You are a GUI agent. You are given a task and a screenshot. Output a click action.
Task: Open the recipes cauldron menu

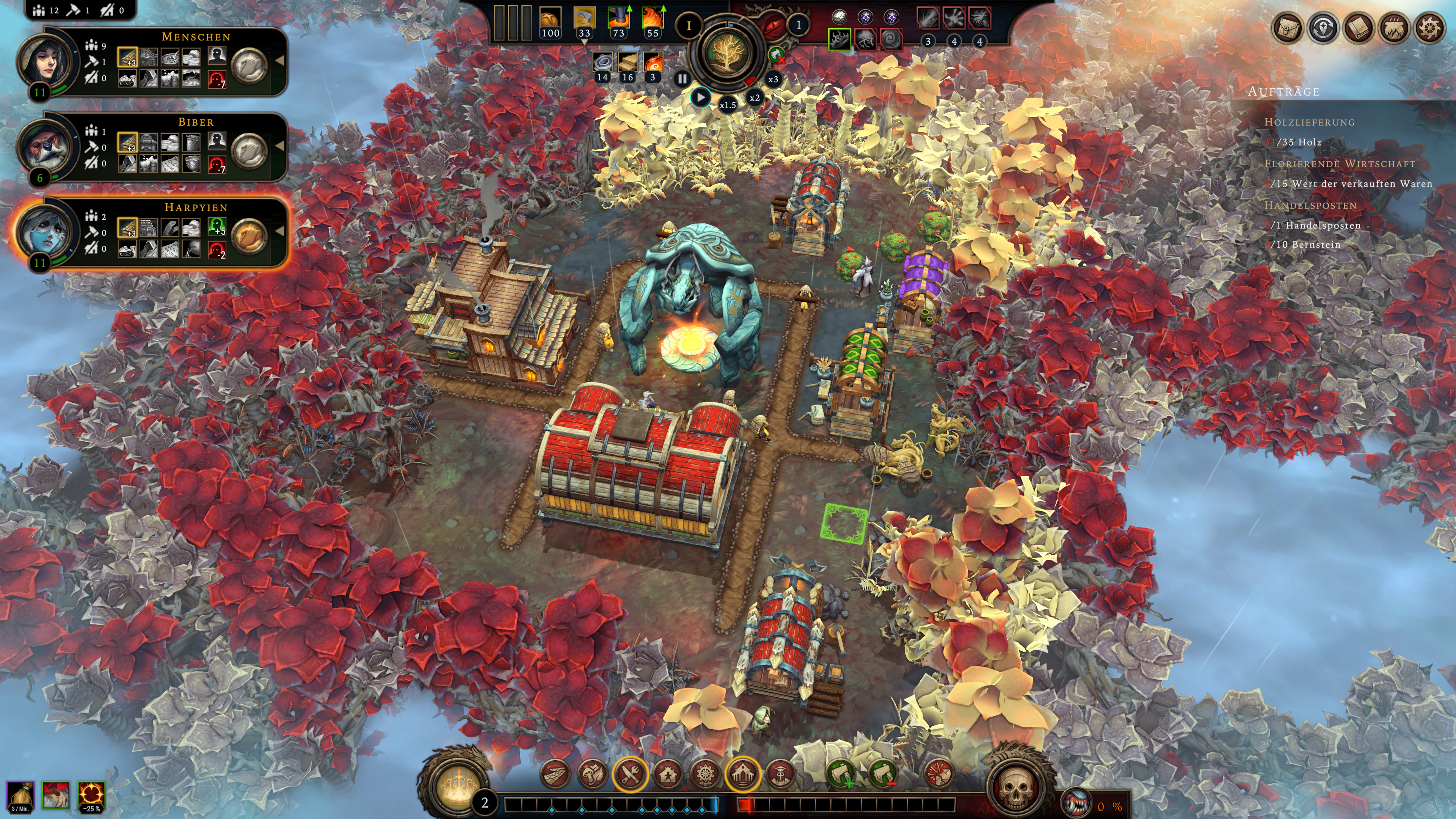click(1394, 27)
